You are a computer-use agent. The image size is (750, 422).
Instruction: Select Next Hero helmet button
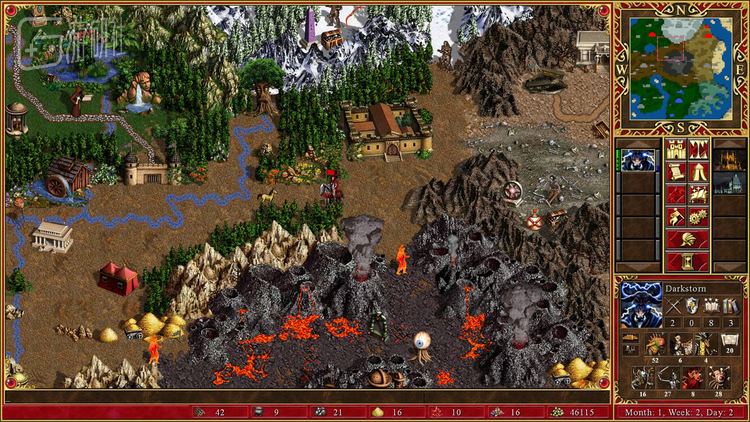687,239
